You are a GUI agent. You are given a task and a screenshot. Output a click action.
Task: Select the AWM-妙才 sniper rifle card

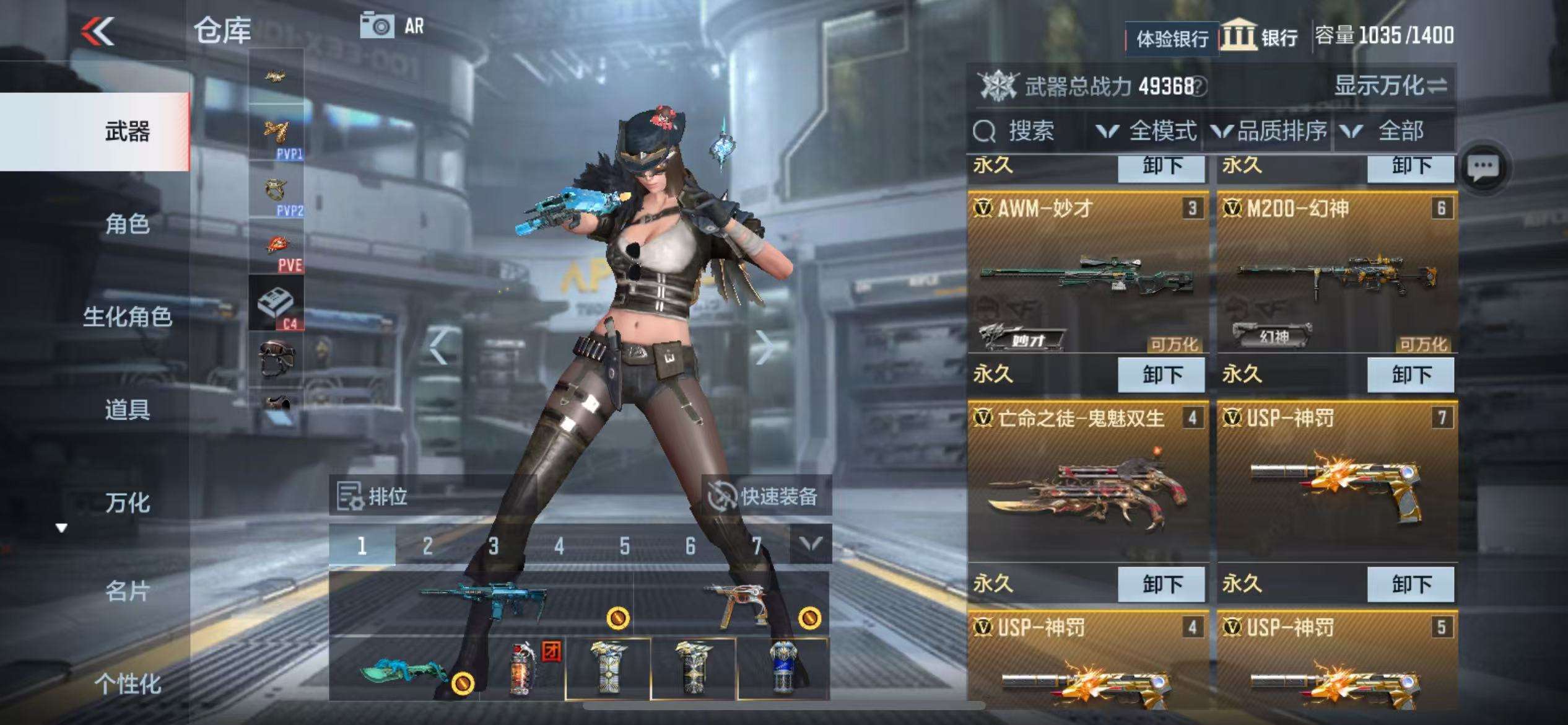(1087, 273)
